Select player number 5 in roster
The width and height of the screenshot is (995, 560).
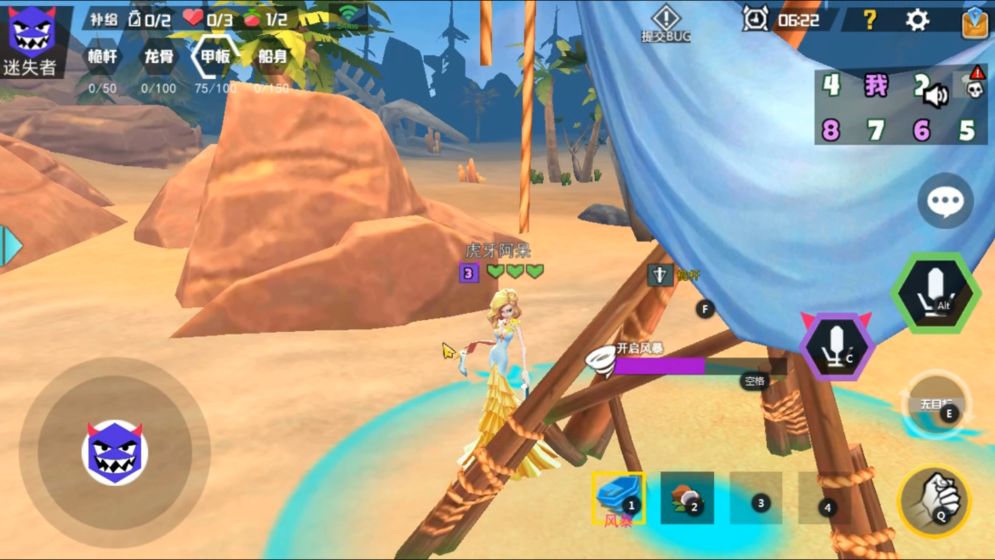pyautogui.click(x=966, y=130)
